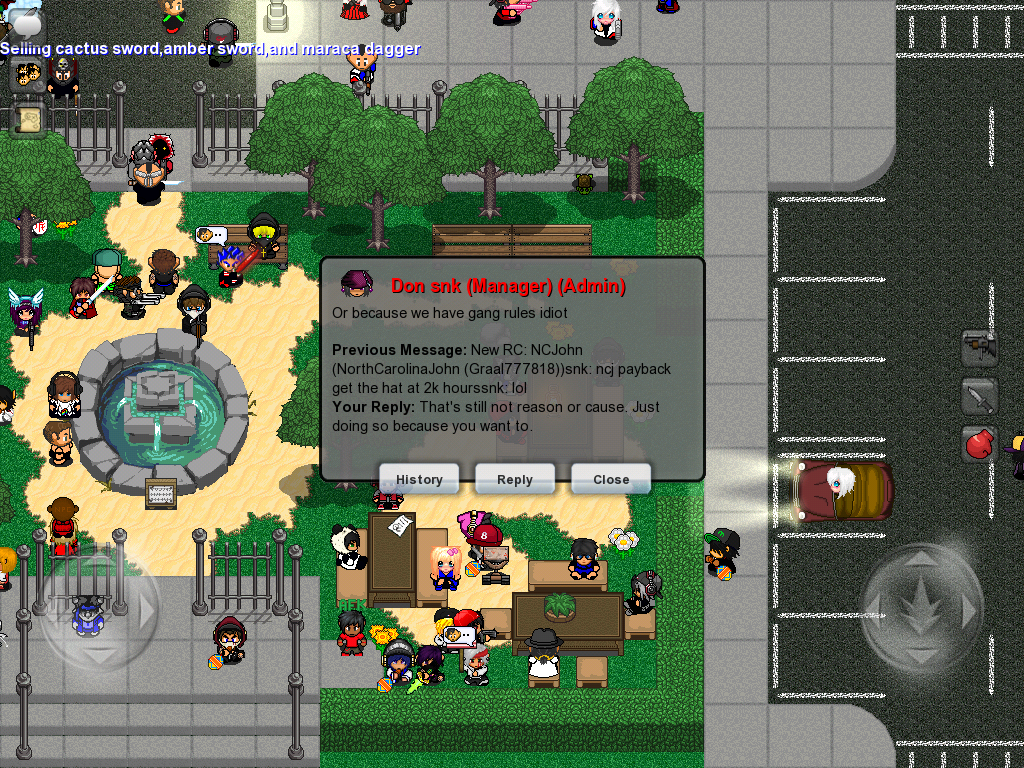1024x768 pixels.
Task: Open the map scroll icon
Action: [x=27, y=119]
